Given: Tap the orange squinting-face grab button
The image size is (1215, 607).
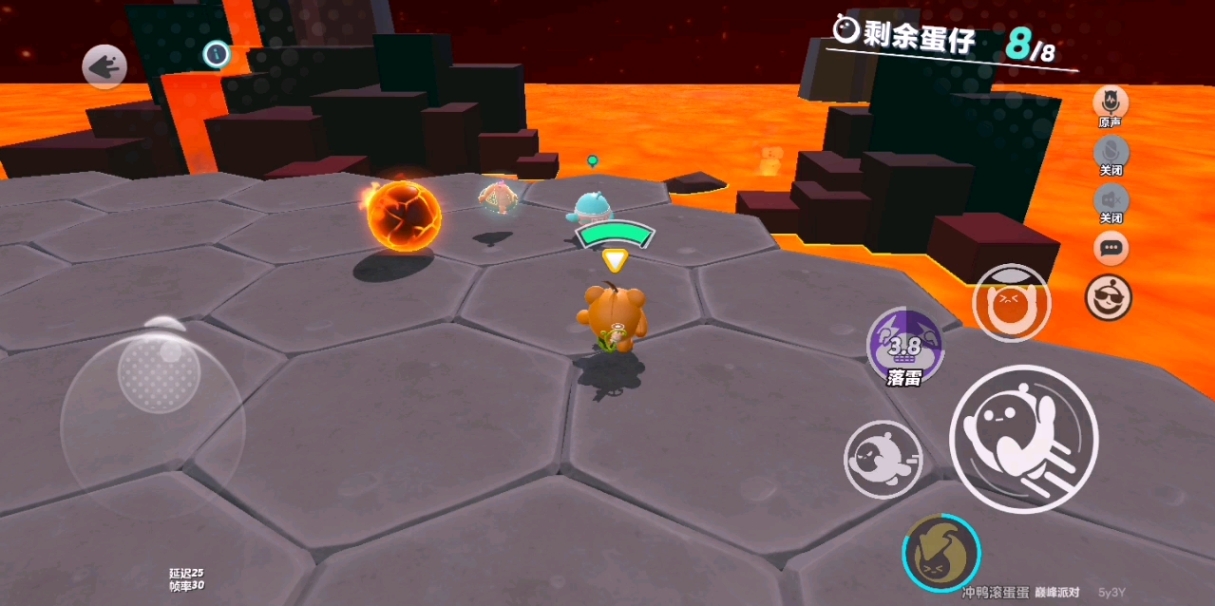Looking at the screenshot, I should click(x=1010, y=302).
